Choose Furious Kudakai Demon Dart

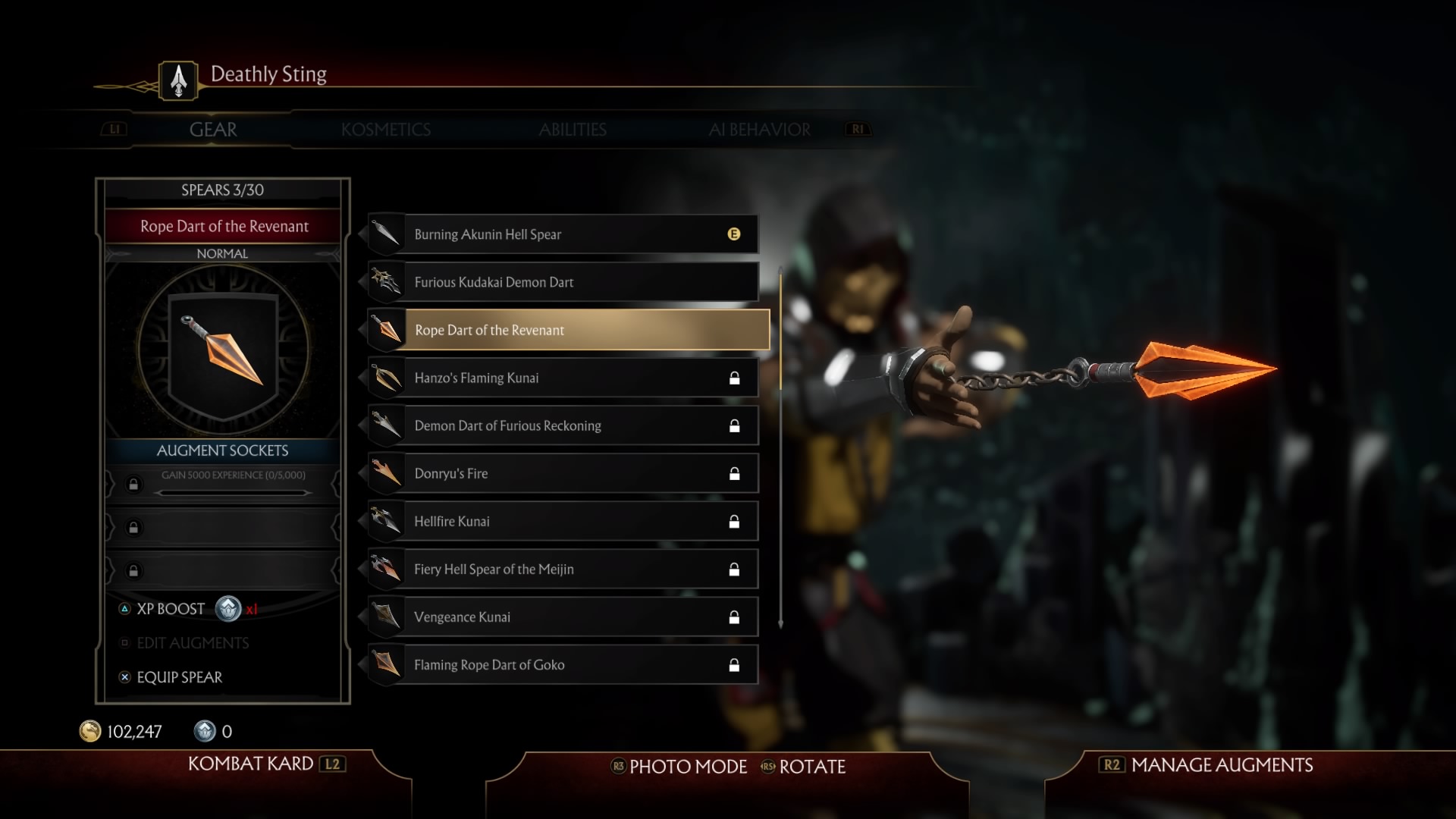(563, 282)
